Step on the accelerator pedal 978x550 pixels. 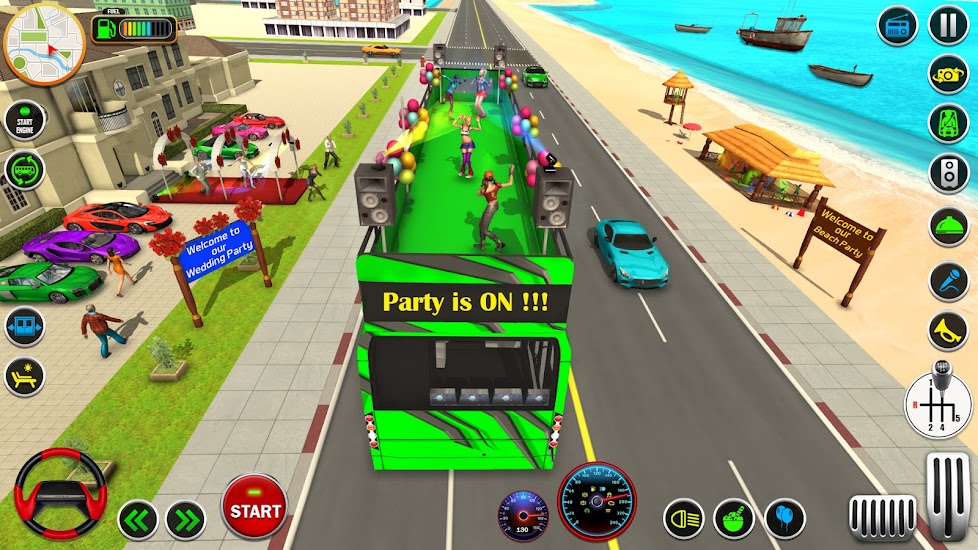[x=948, y=496]
